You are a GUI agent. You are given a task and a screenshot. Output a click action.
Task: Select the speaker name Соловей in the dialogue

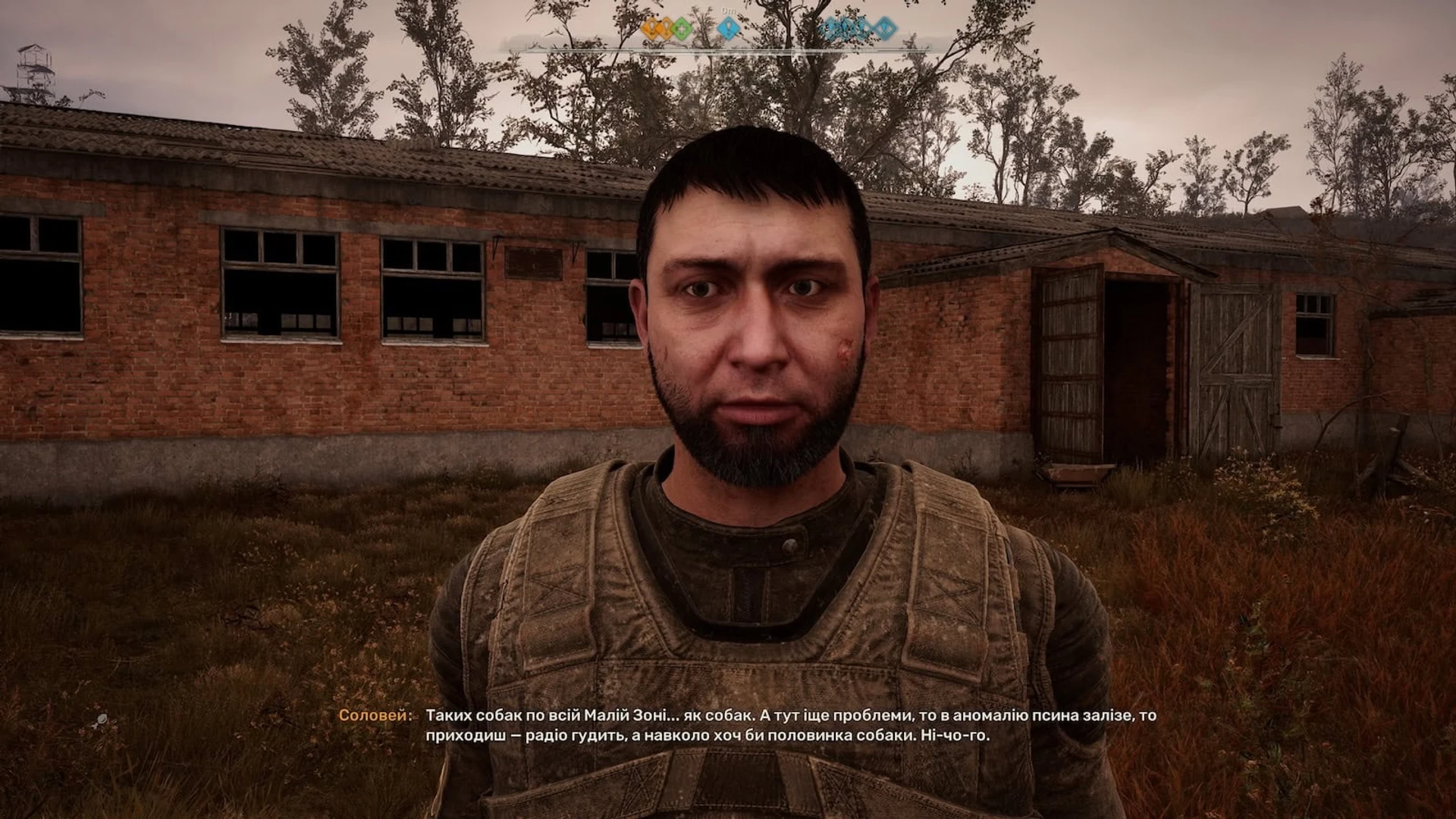pos(373,714)
